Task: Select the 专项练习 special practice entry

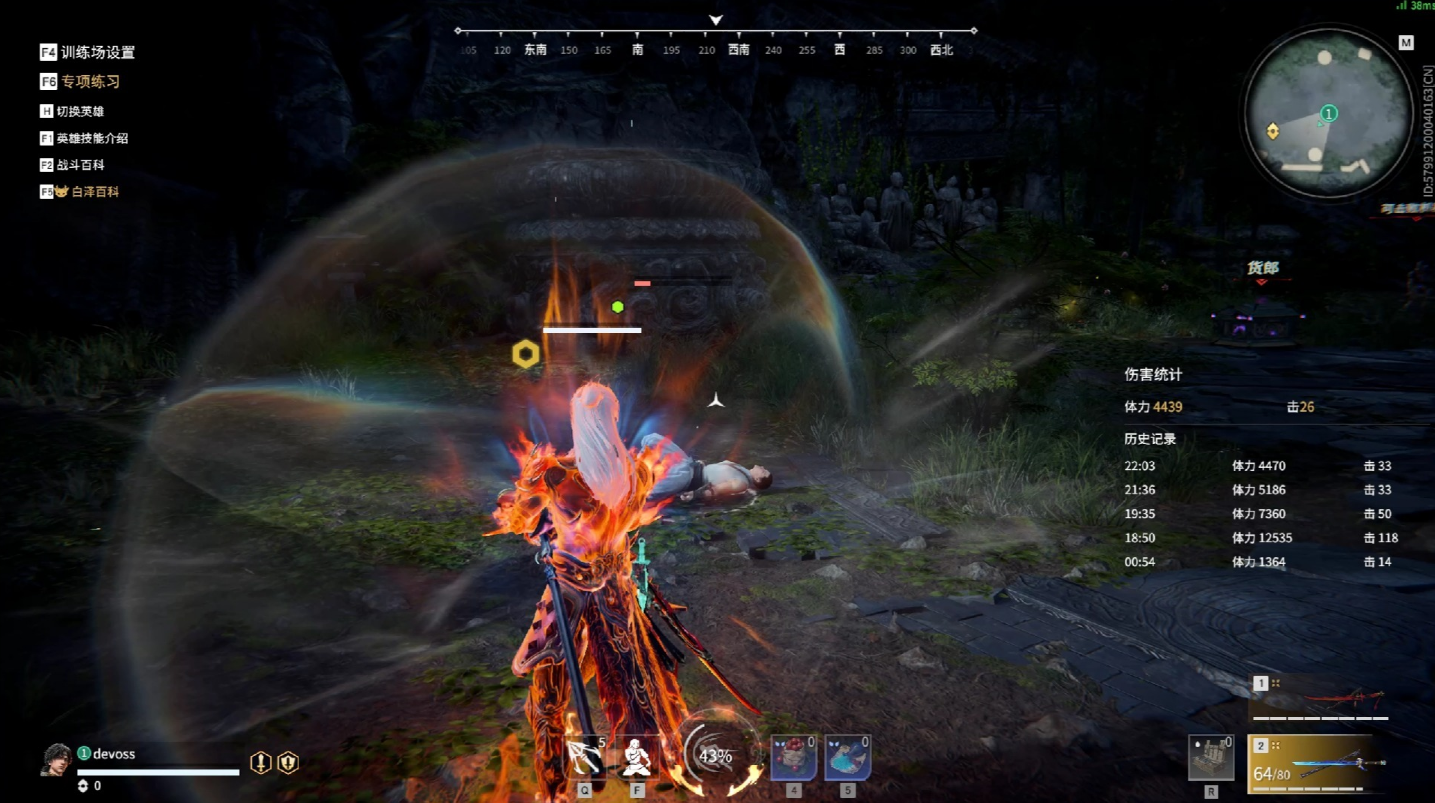Action: (80, 82)
